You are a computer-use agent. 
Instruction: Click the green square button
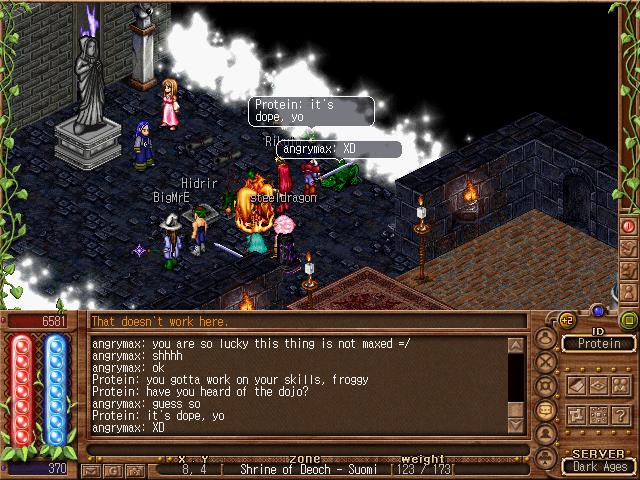coord(629,320)
